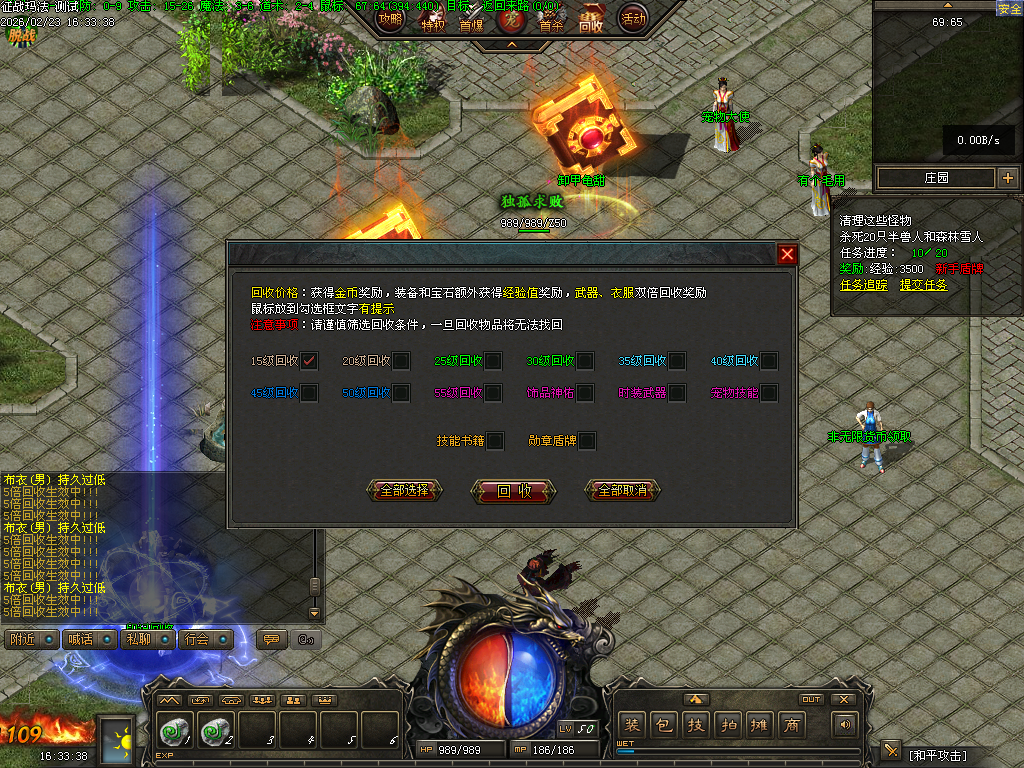Open the bag with the 包 button
The width and height of the screenshot is (1024, 768).
pos(663,725)
